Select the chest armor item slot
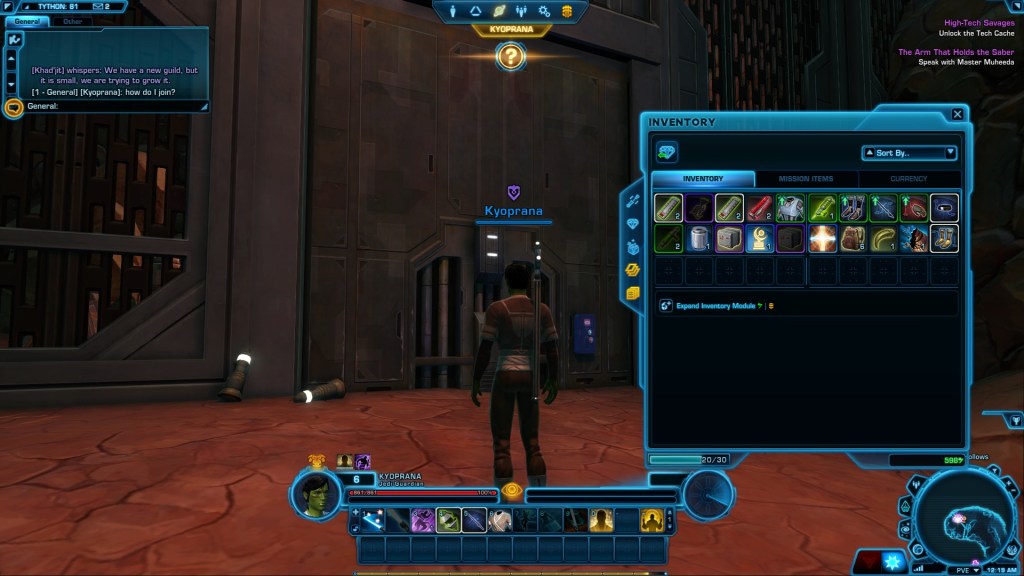Image resolution: width=1024 pixels, height=576 pixels. 790,207
